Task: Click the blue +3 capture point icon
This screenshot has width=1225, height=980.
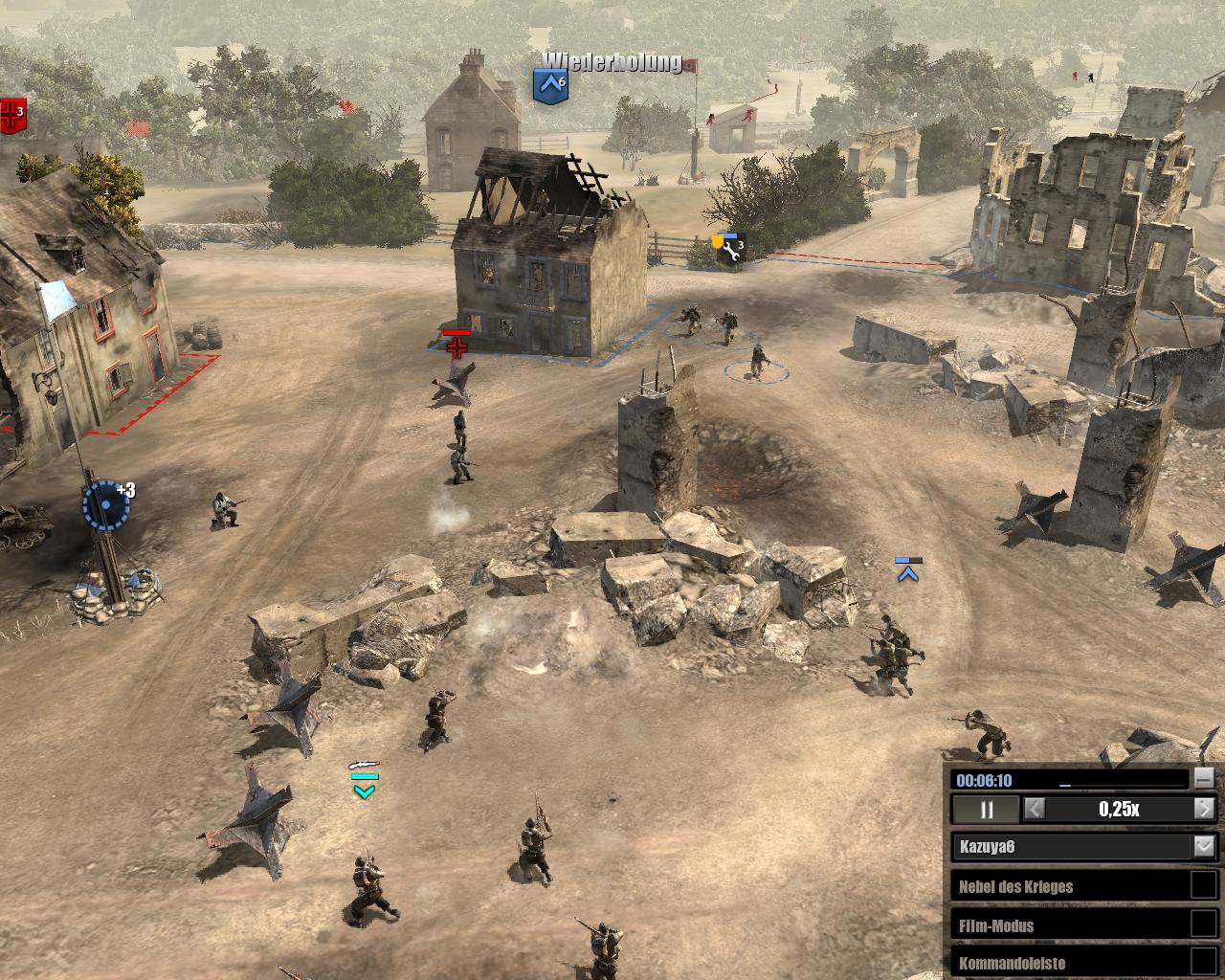Action: (105, 504)
